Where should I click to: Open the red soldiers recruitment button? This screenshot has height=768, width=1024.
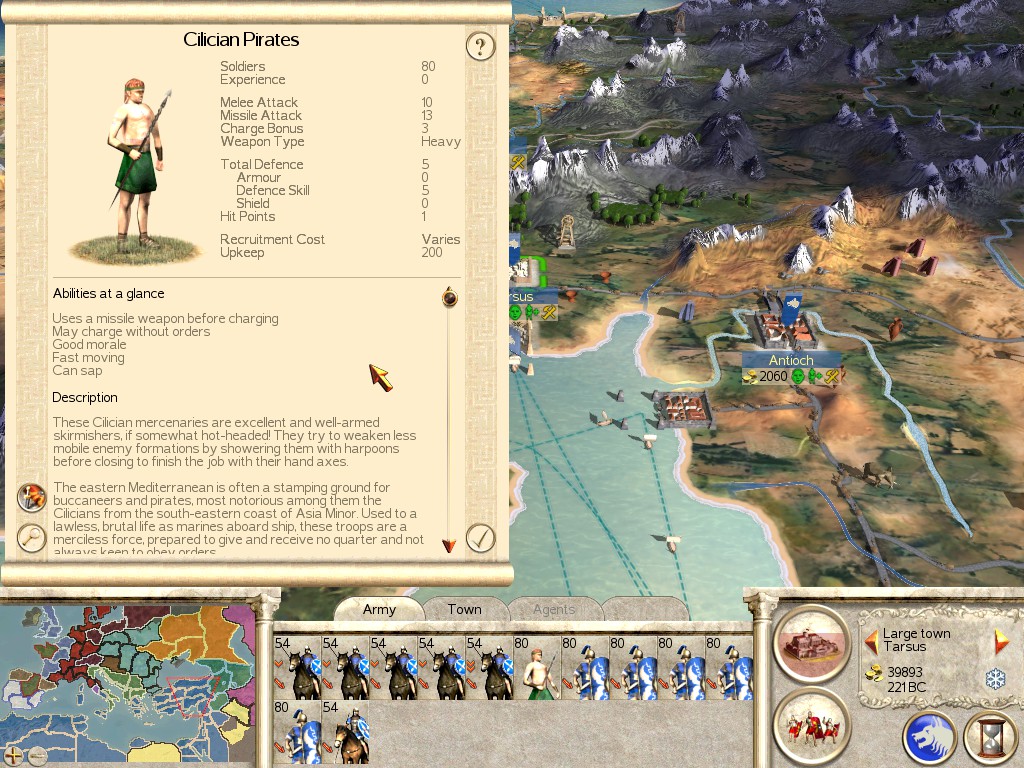click(811, 723)
